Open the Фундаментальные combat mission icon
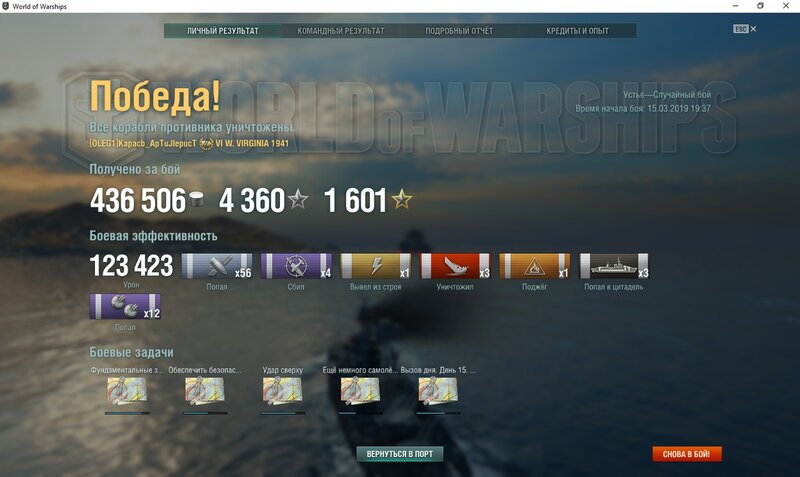Image resolution: width=800 pixels, height=477 pixels. coord(127,391)
